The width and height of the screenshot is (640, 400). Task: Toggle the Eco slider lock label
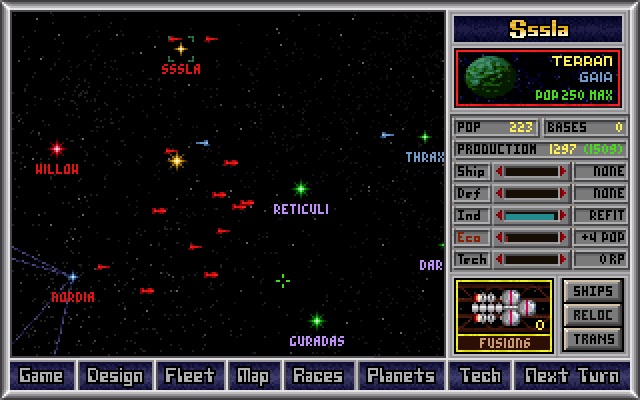pyautogui.click(x=470, y=237)
